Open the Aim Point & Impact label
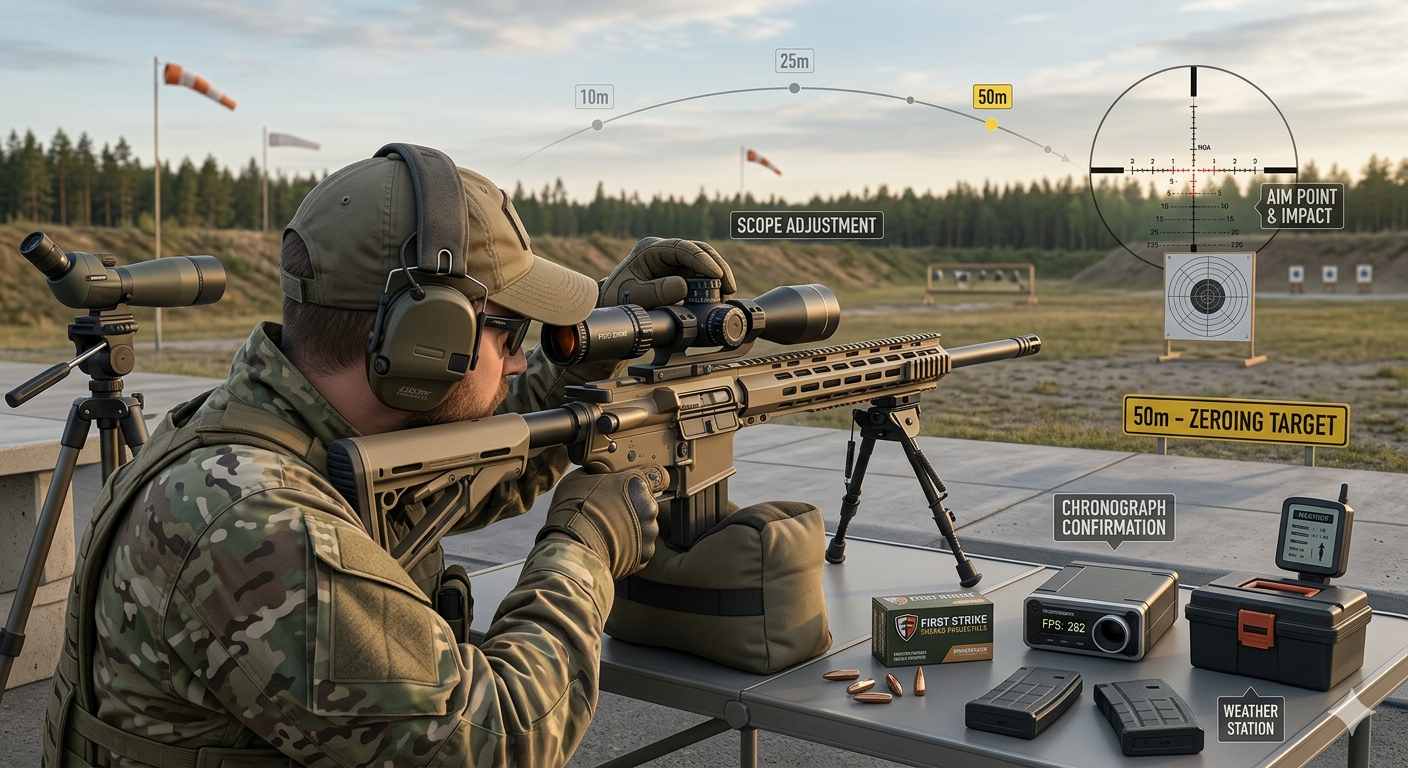This screenshot has height=768, width=1408. click(x=1301, y=206)
